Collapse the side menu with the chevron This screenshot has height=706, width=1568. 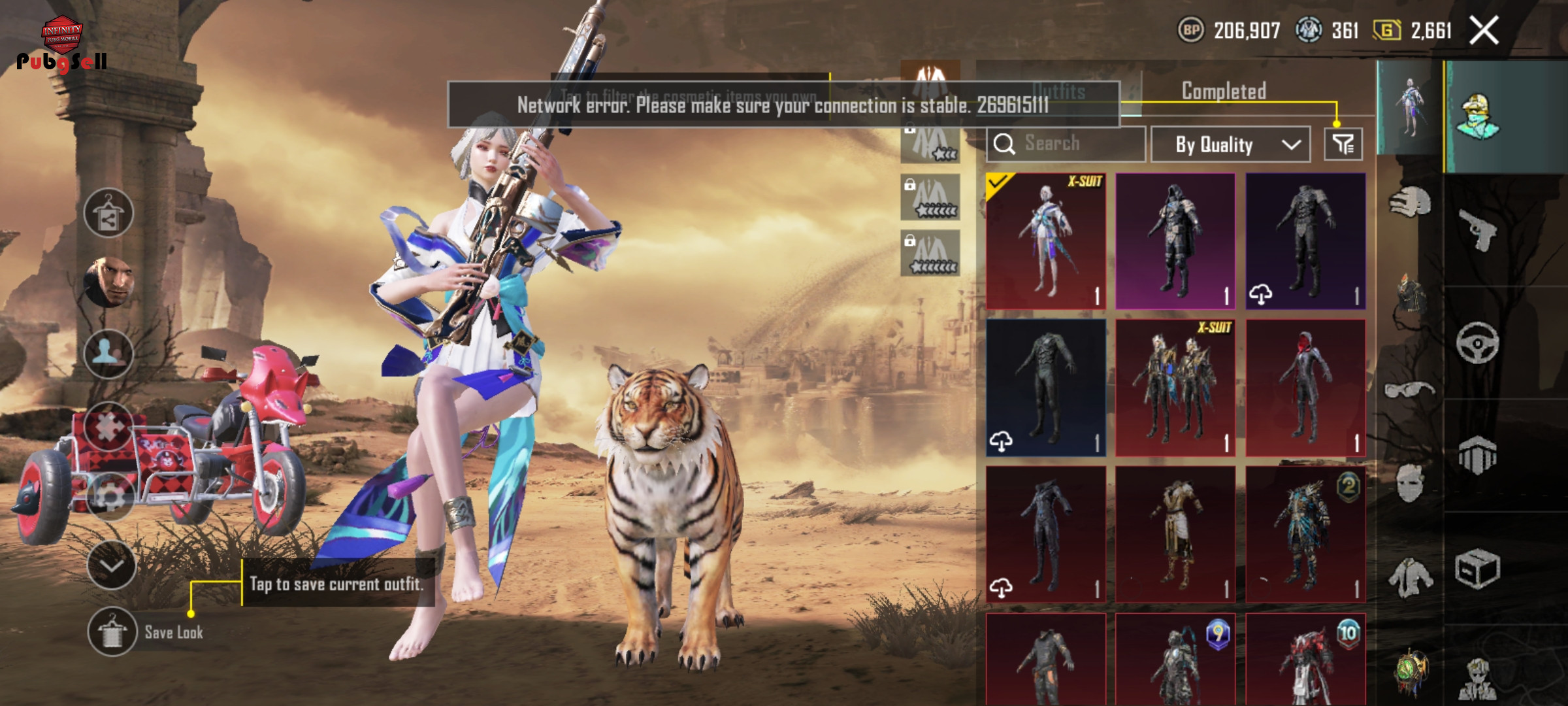point(111,565)
